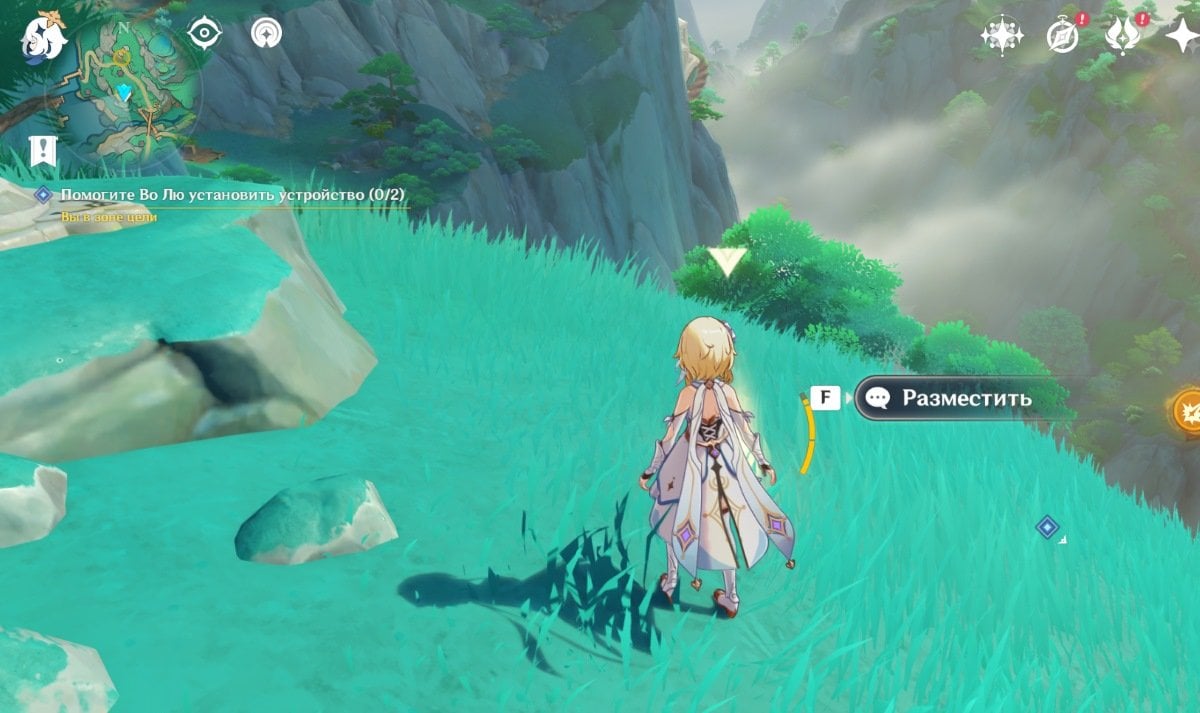Activate the eye-shaped elemental sight icon
The height and width of the screenshot is (713, 1200).
pyautogui.click(x=204, y=34)
